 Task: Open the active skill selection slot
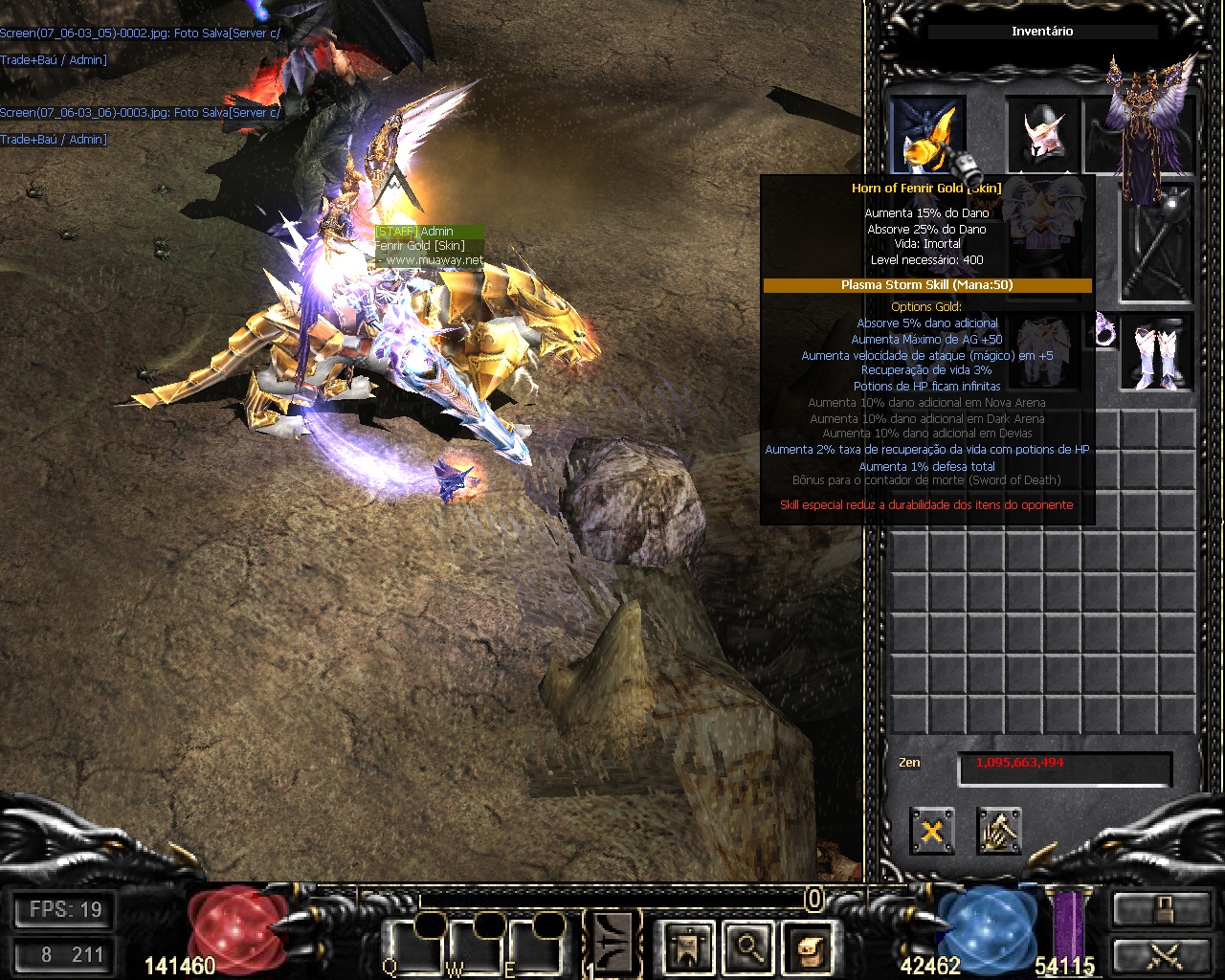point(612,945)
